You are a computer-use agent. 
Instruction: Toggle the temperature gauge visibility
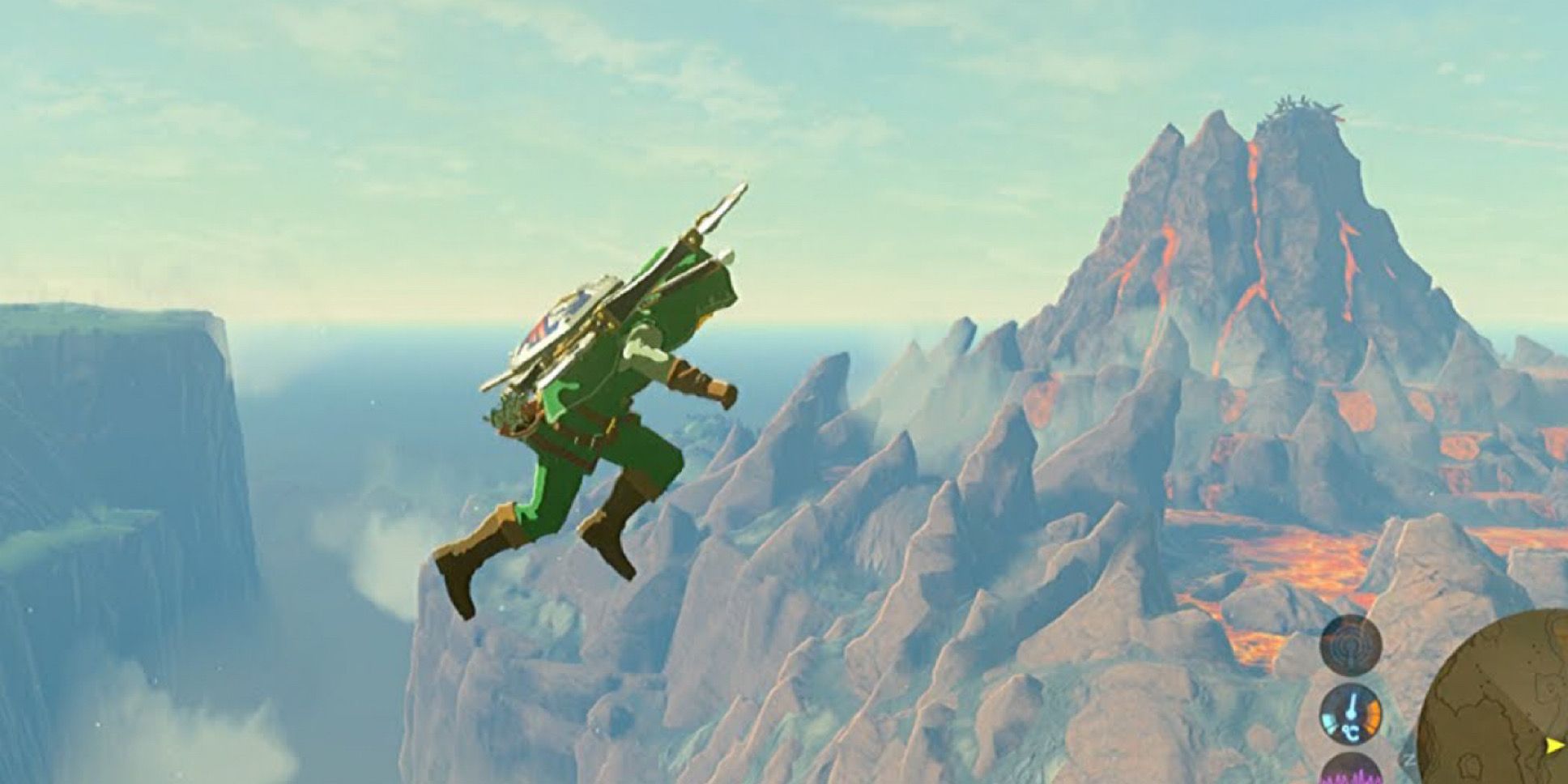(x=1351, y=715)
